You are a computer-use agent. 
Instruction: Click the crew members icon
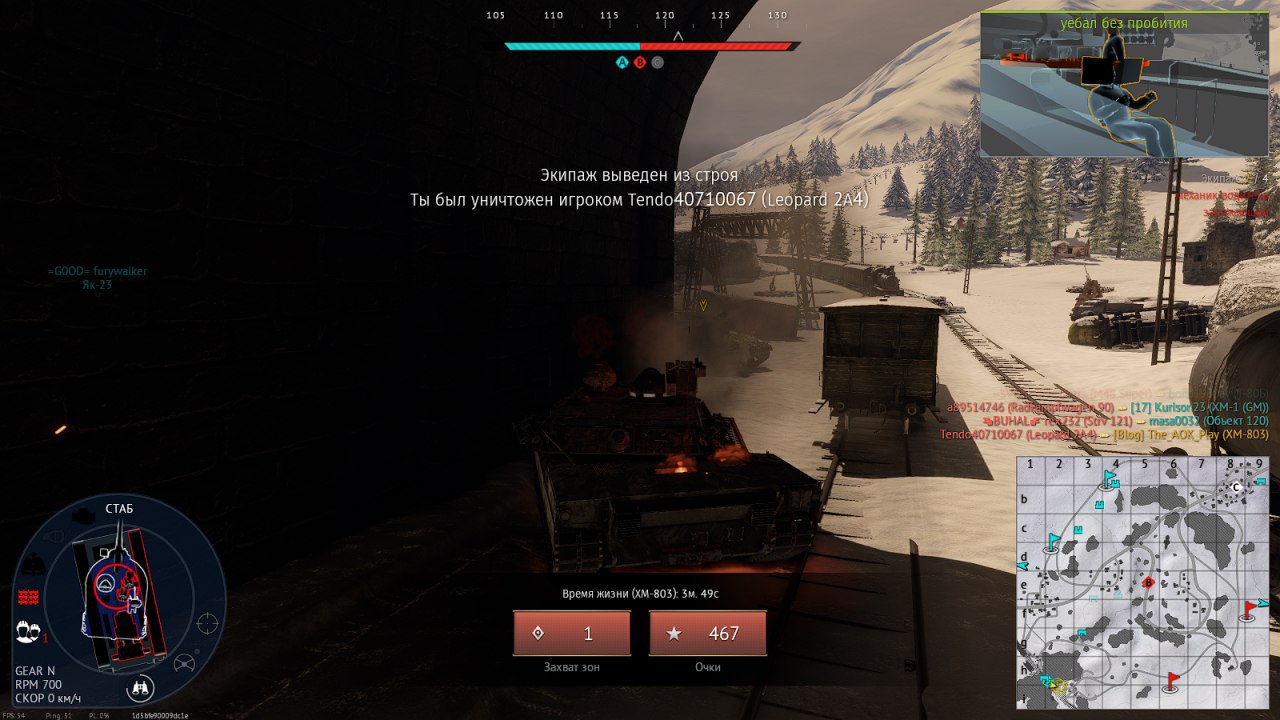(28, 632)
